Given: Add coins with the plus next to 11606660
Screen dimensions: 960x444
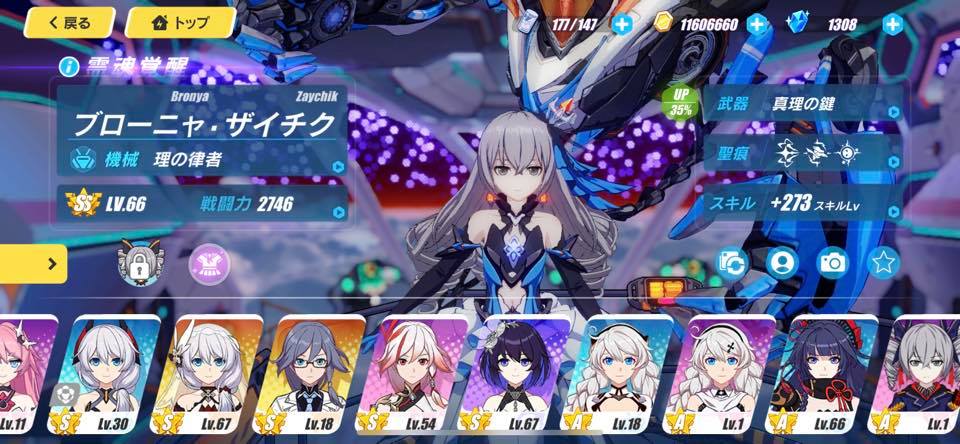Looking at the screenshot, I should pos(757,23).
